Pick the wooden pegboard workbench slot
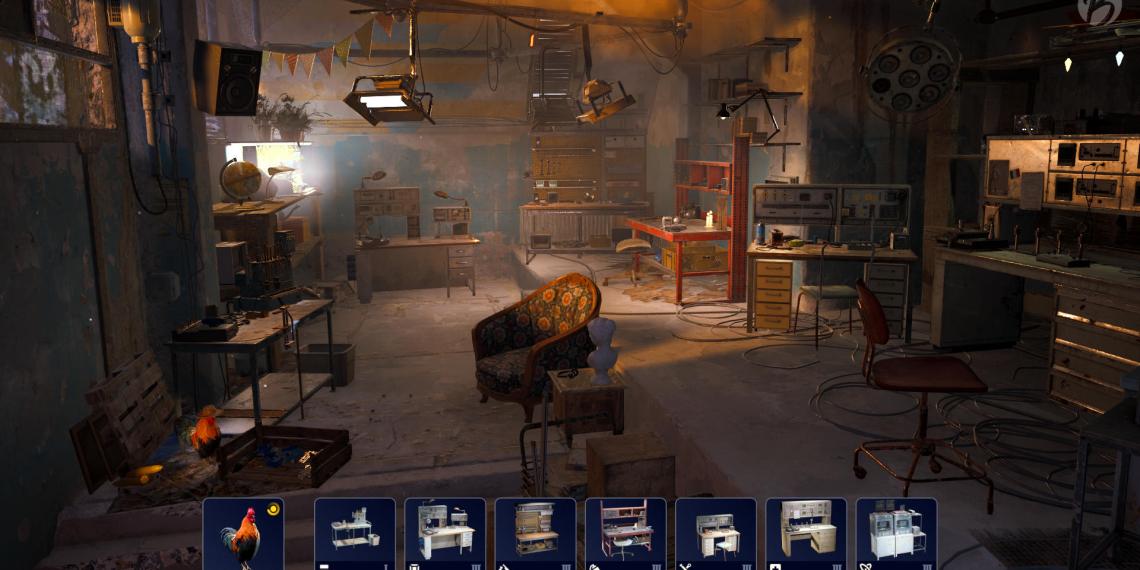This screenshot has width=1140, height=570. 535,532
